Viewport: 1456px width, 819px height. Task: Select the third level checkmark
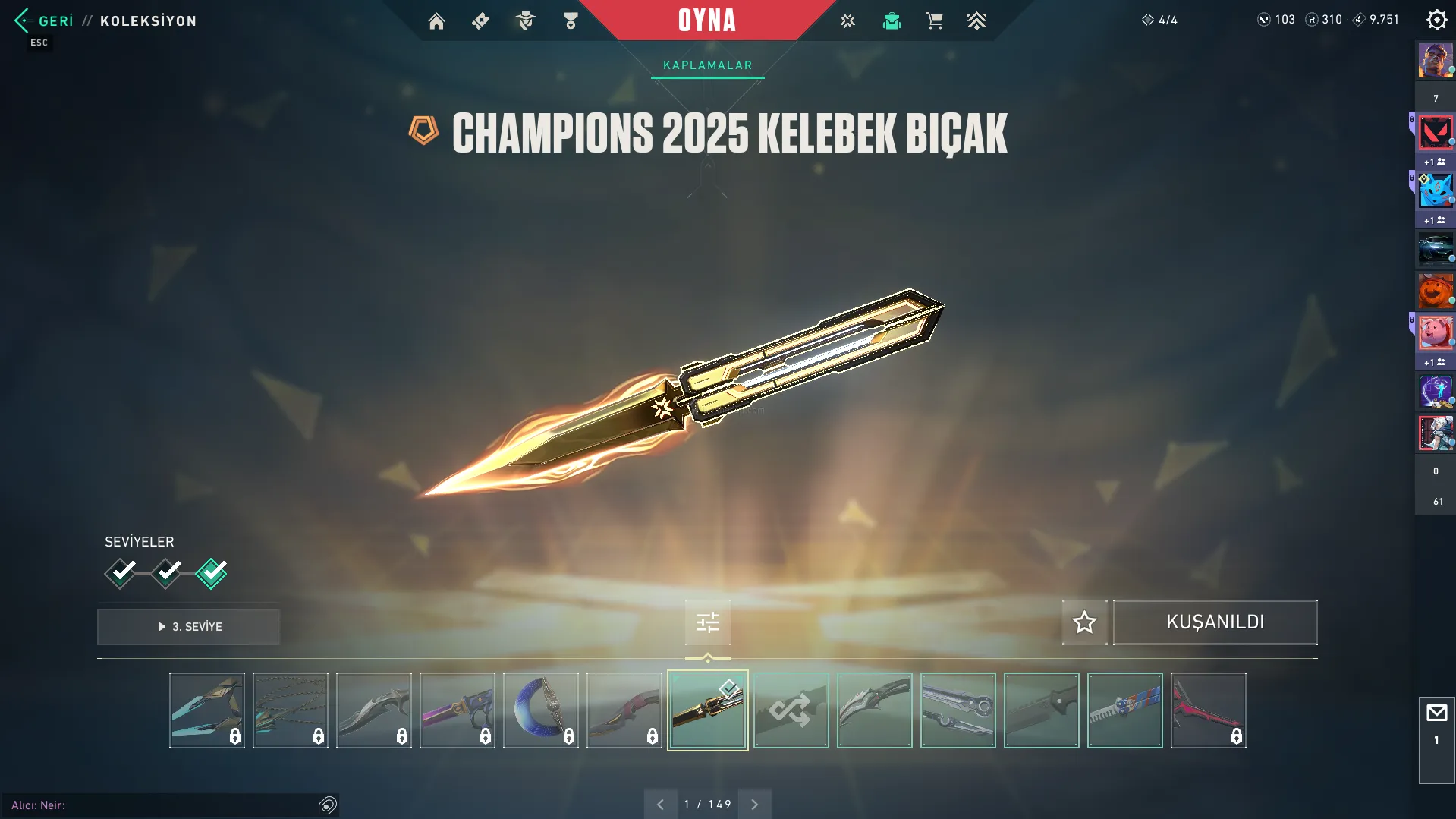click(211, 573)
